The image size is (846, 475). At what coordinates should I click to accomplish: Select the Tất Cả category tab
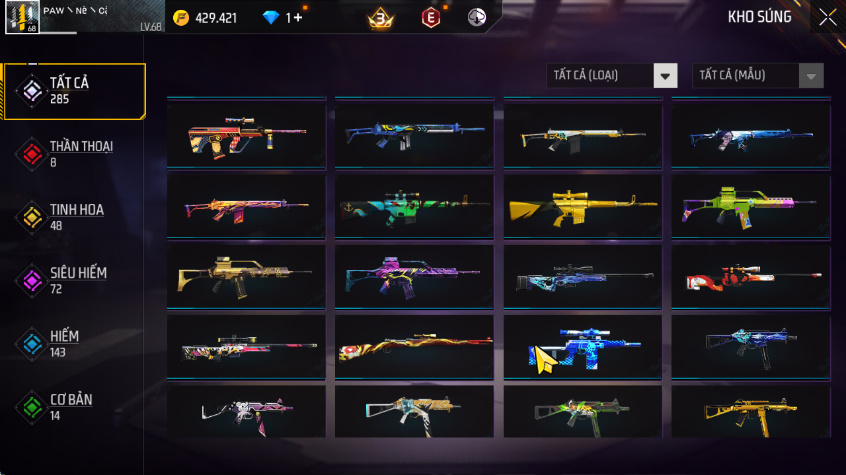pos(74,91)
